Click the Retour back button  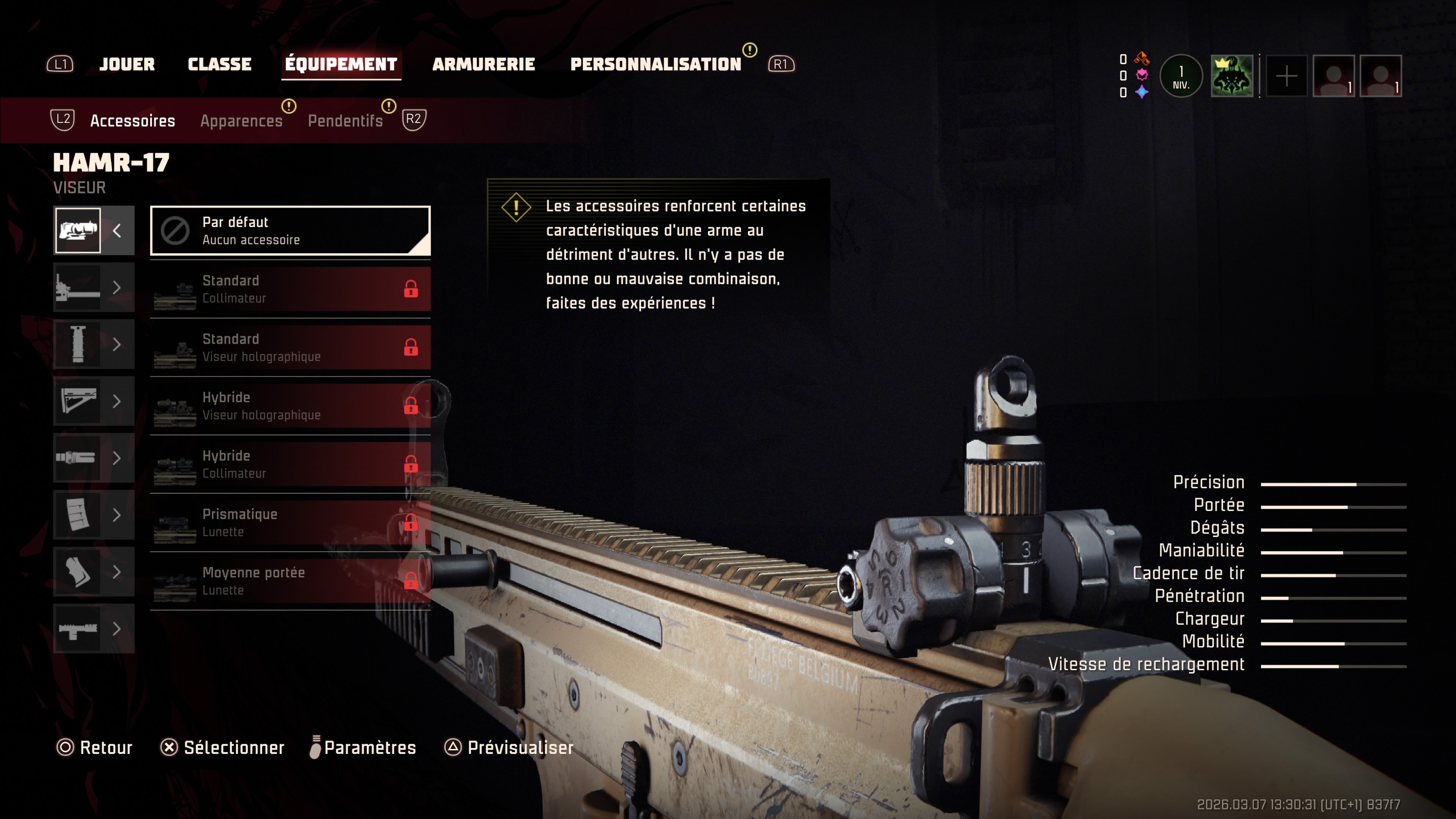coord(94,748)
